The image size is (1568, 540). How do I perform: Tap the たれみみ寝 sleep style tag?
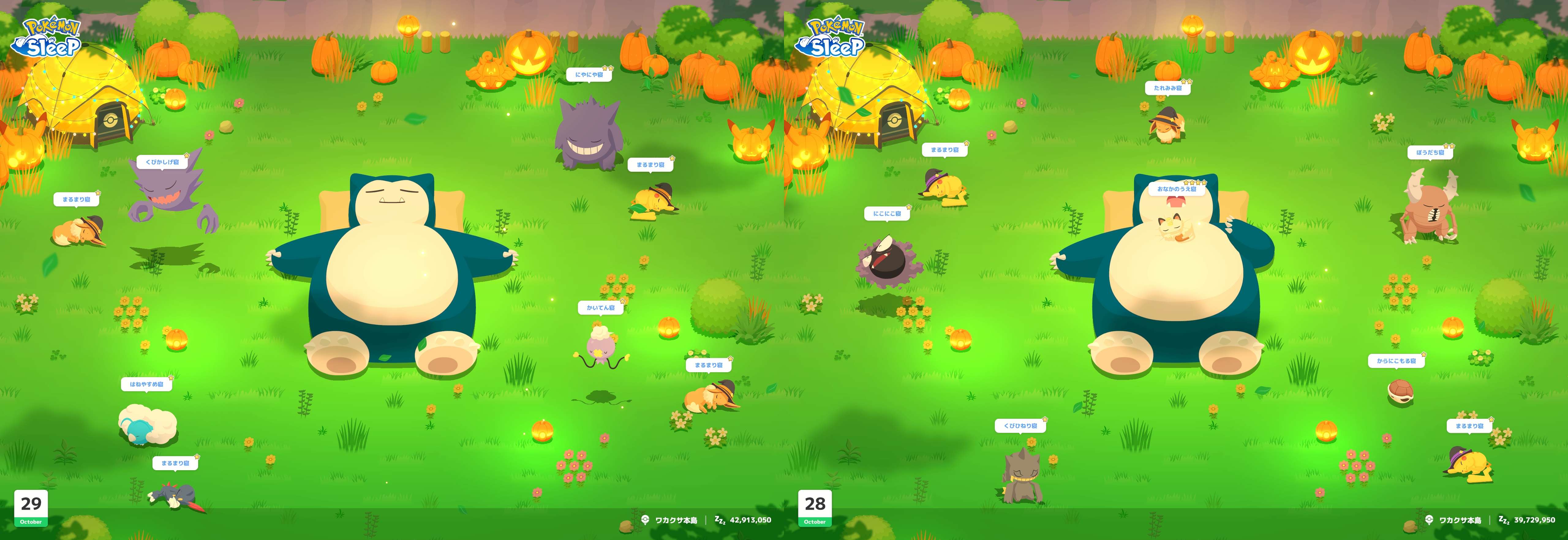tap(1167, 88)
